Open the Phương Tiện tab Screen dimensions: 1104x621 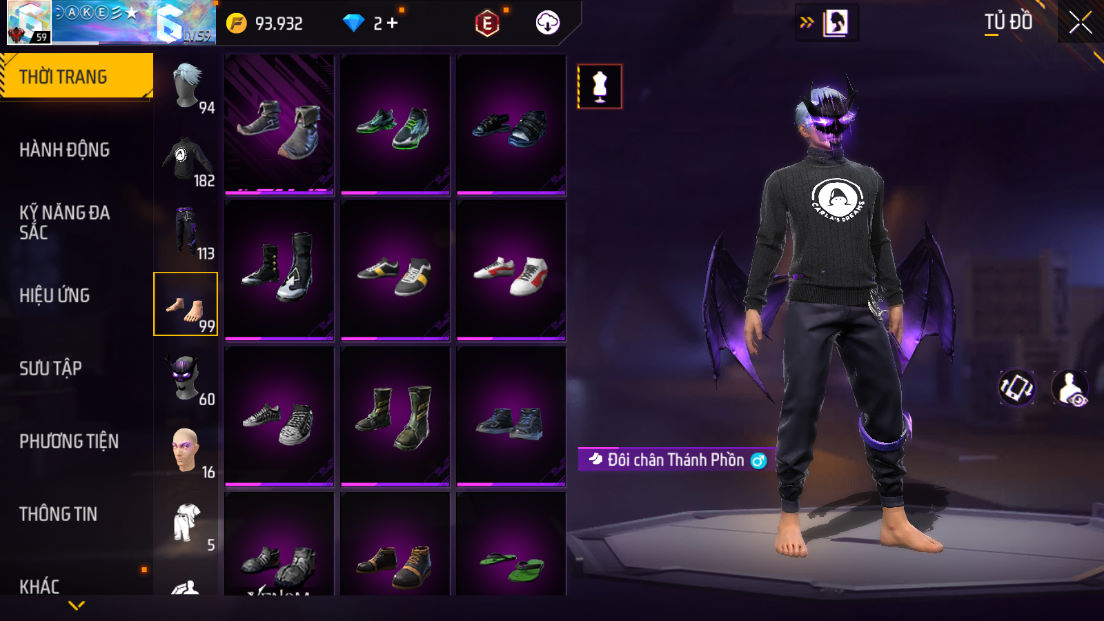69,441
